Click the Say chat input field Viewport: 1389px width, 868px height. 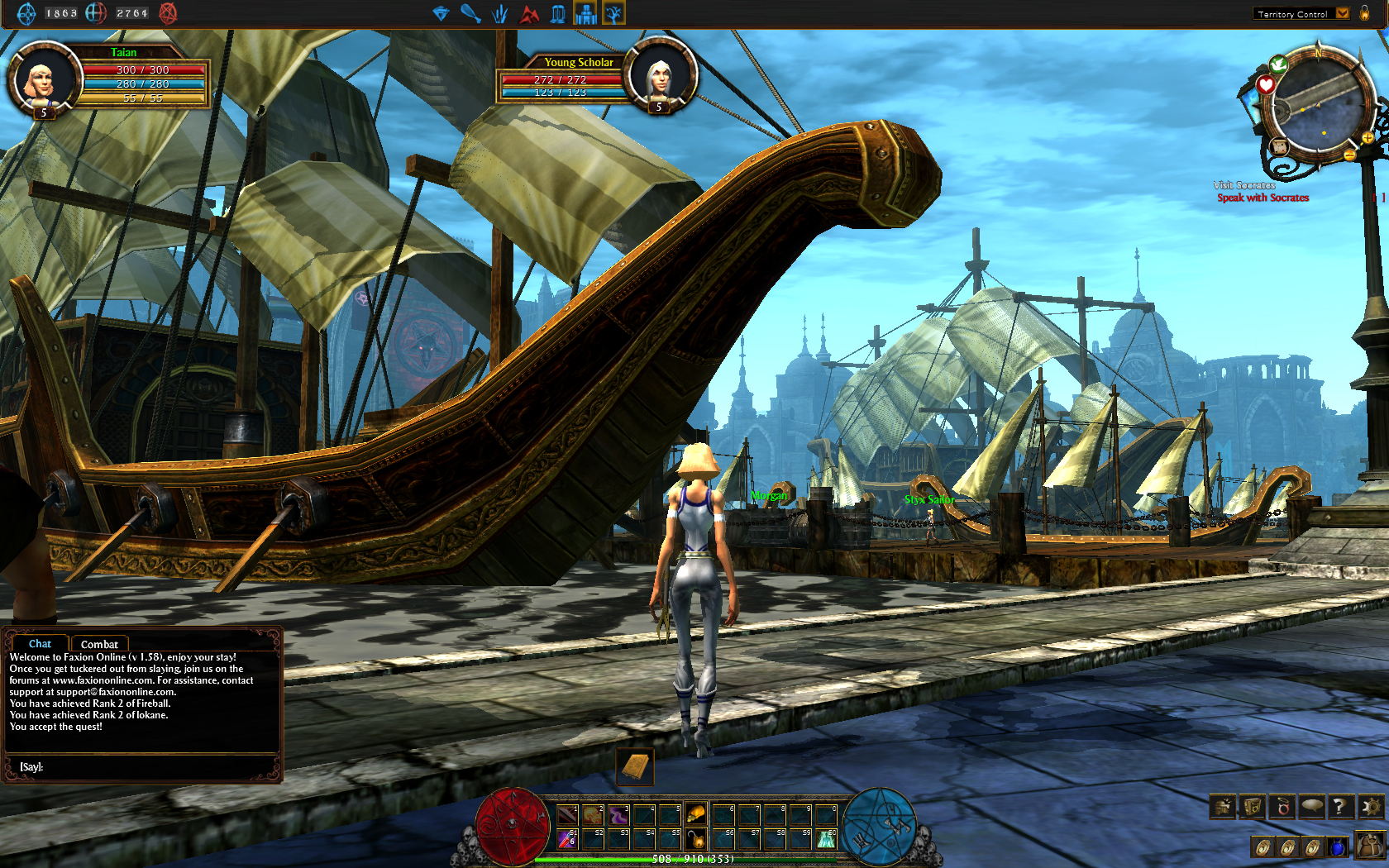pyautogui.click(x=149, y=767)
